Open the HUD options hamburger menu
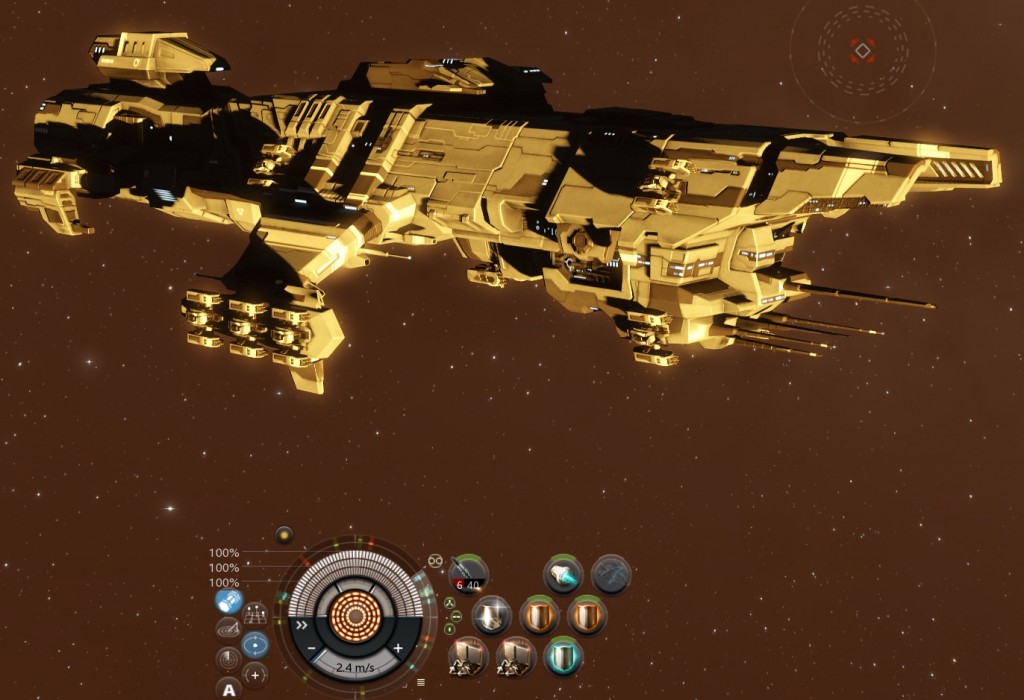 (x=421, y=682)
